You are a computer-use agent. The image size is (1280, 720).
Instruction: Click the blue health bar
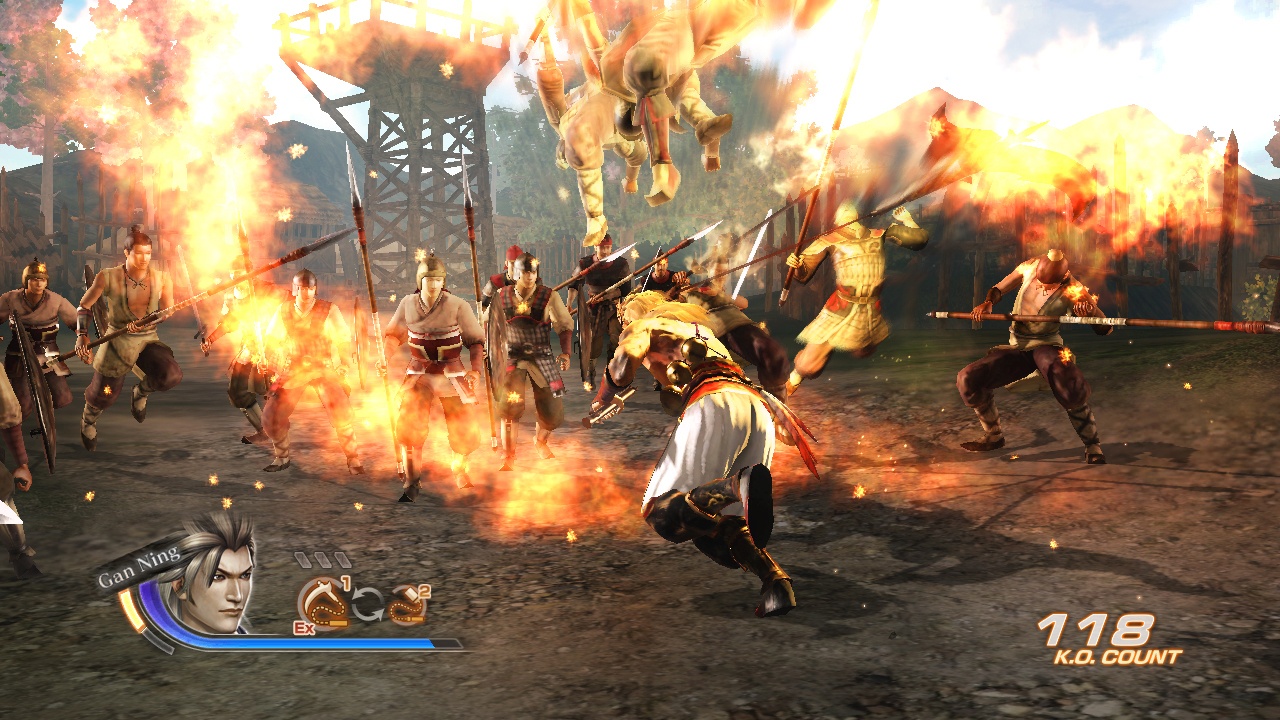[x=300, y=642]
